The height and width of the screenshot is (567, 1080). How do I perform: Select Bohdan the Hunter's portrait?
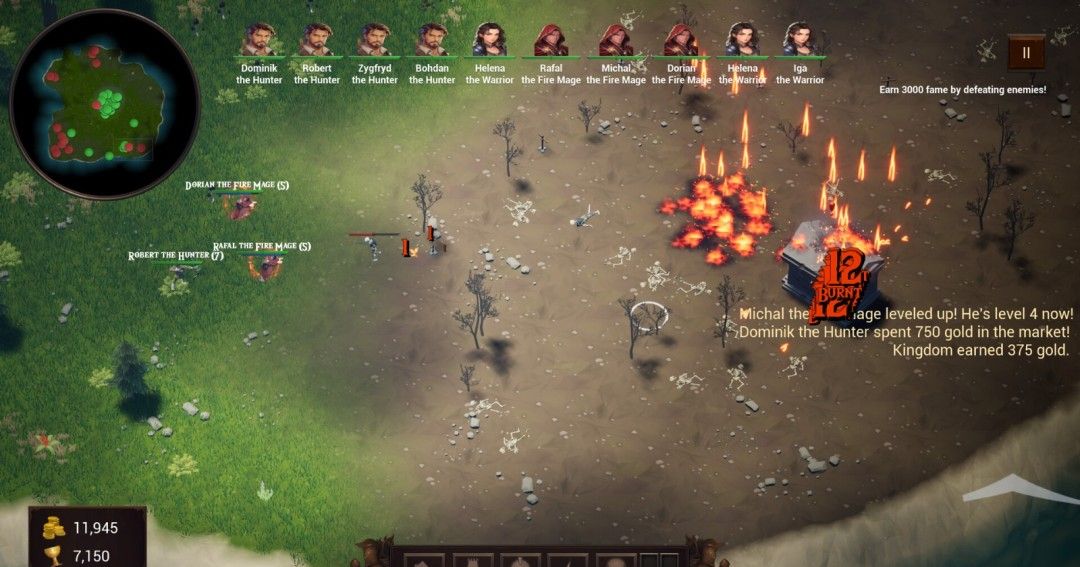[x=432, y=40]
